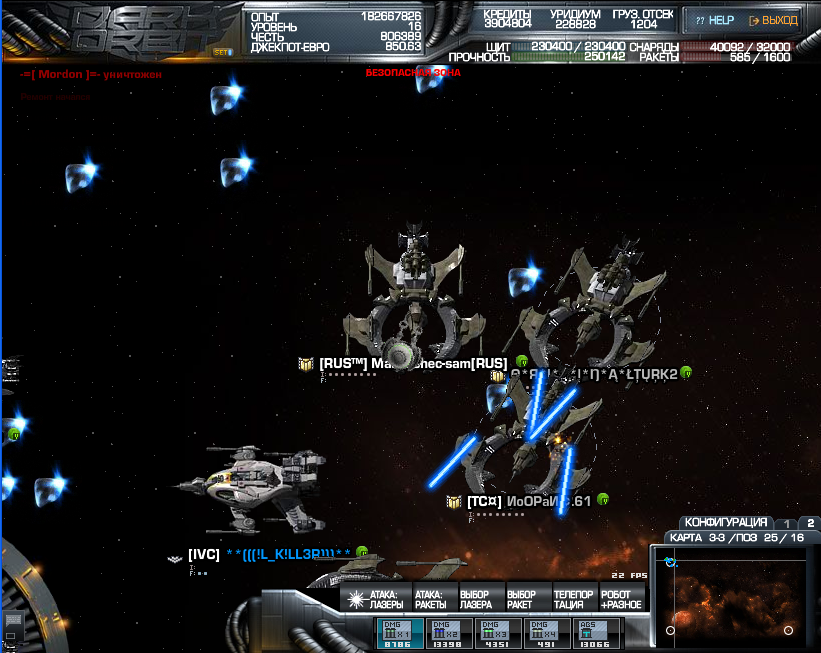Open the ВЫБОР РАКЕТ rocket selection
This screenshot has width=821, height=653.
(522, 599)
